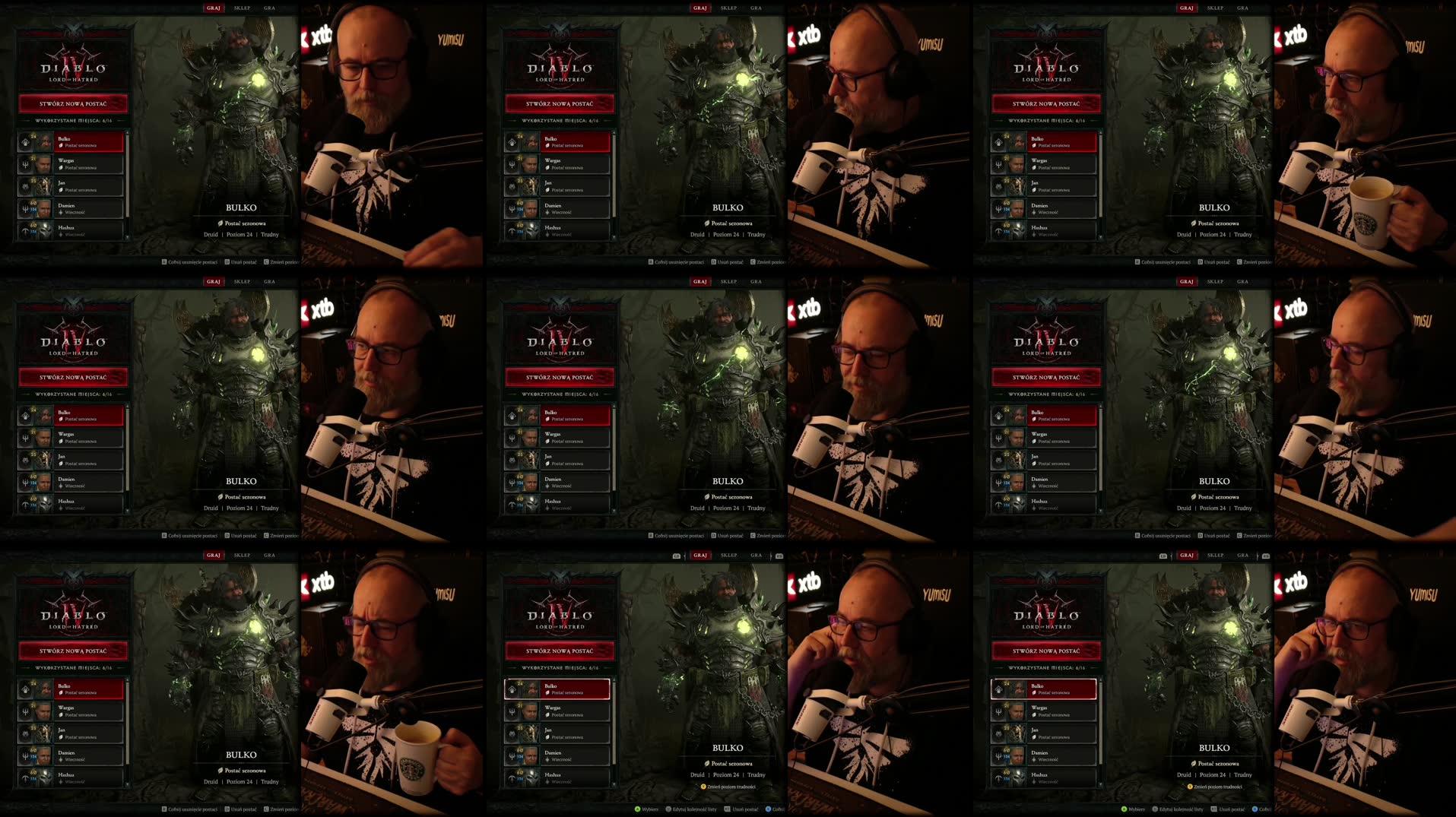Click the STWÓRZ NOWĄ POSTAĆ button
Screen dimensions: 1456x817
pos(559,651)
